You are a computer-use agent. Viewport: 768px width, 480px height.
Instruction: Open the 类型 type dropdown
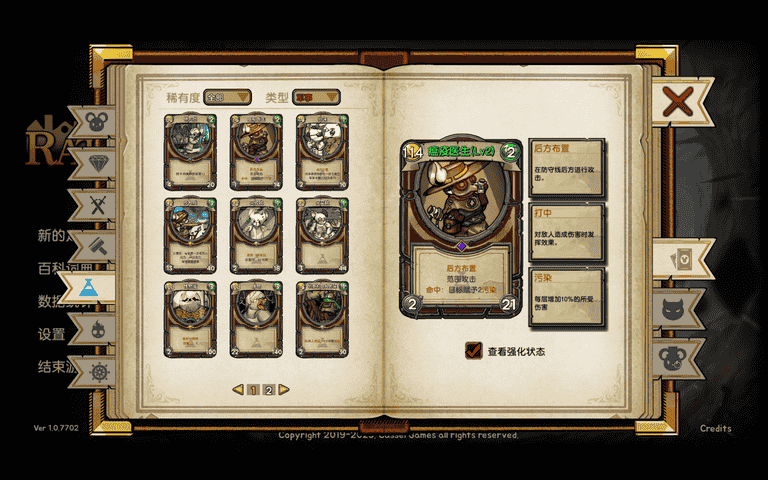coord(317,97)
